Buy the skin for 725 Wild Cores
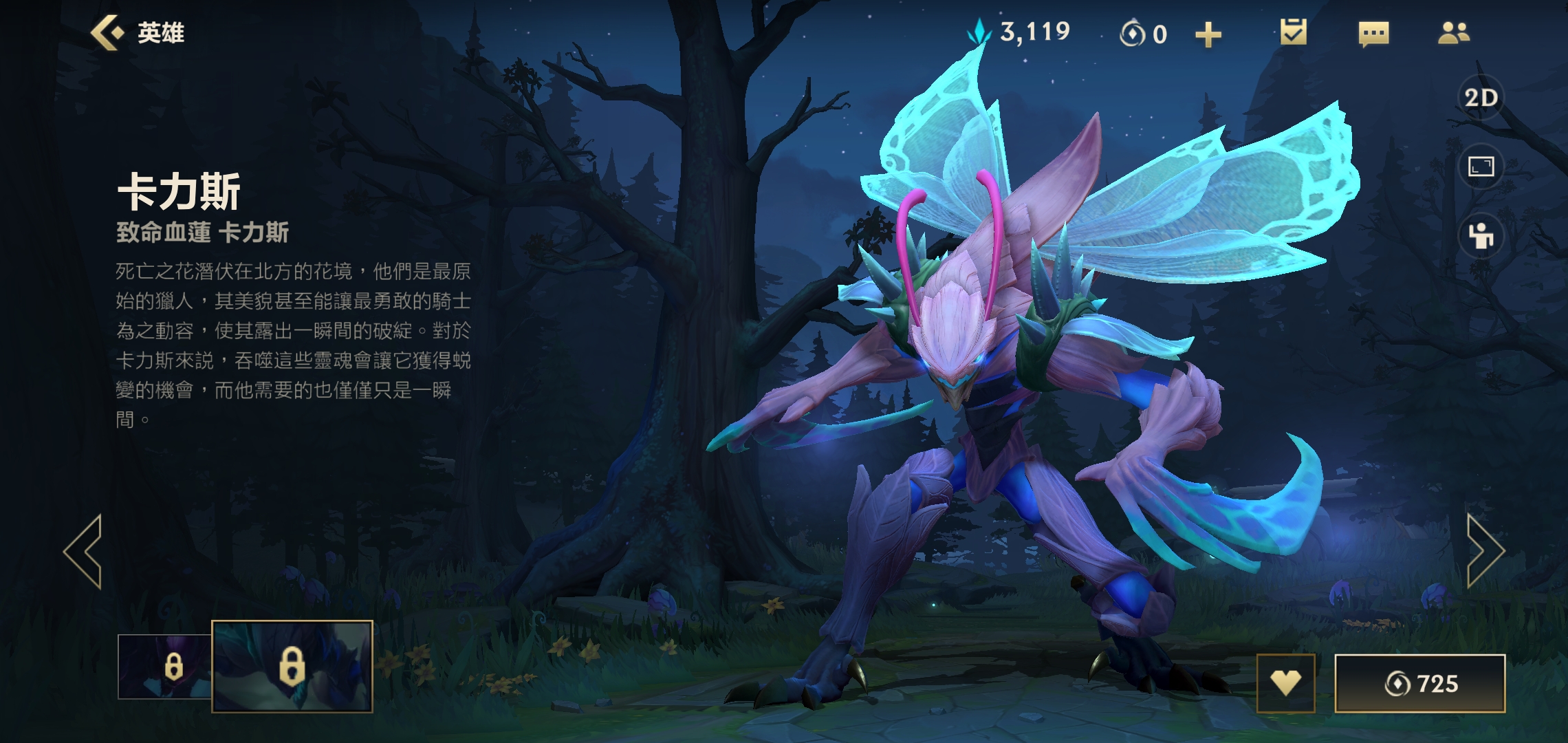Screen dimensions: 1568x743 click(1419, 683)
